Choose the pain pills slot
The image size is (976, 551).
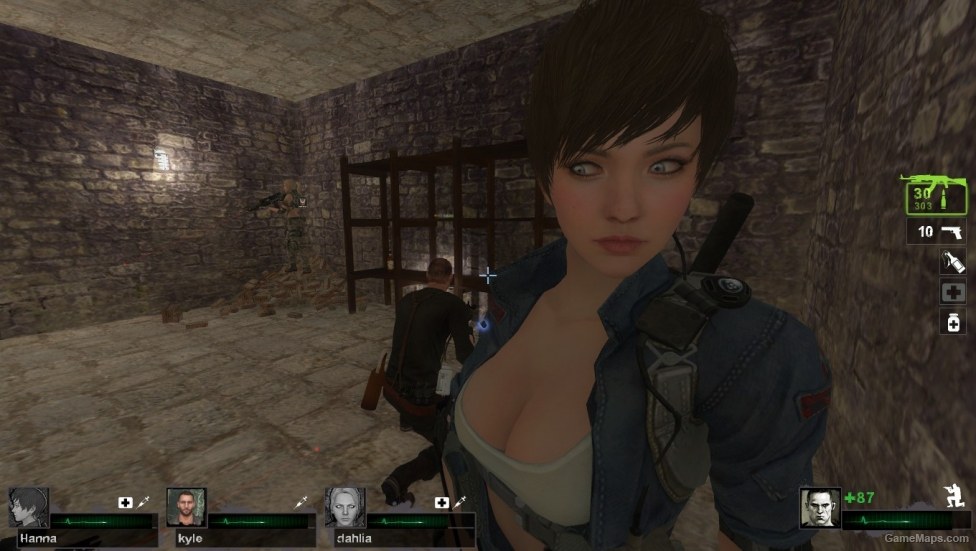point(951,322)
